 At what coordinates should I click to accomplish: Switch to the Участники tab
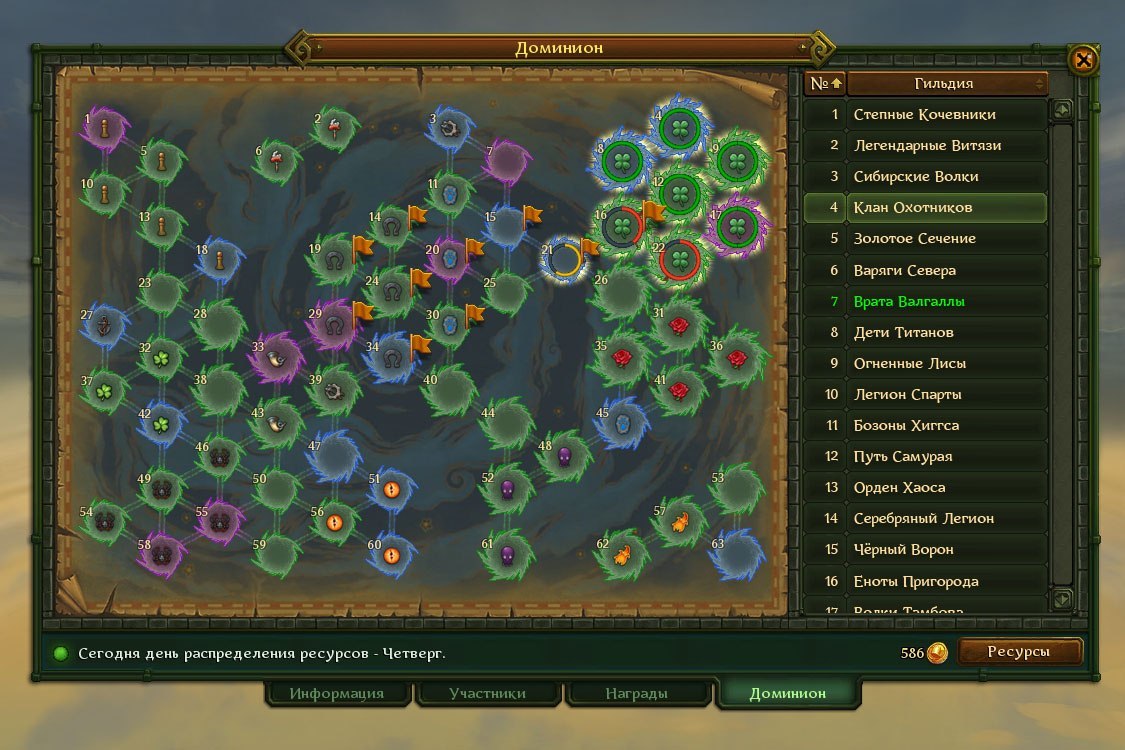pyautogui.click(x=487, y=693)
